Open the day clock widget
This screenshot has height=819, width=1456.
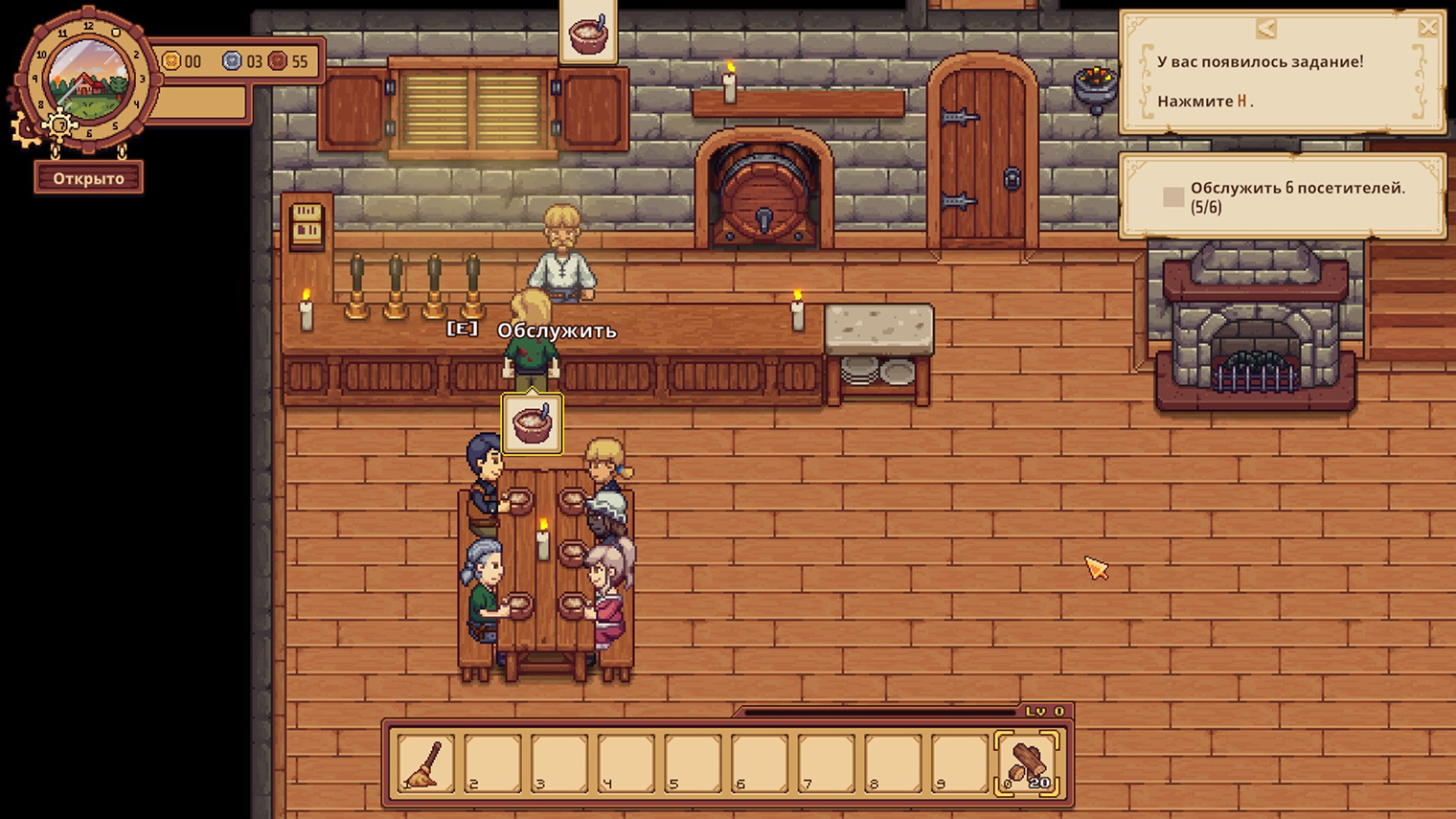(x=87, y=80)
